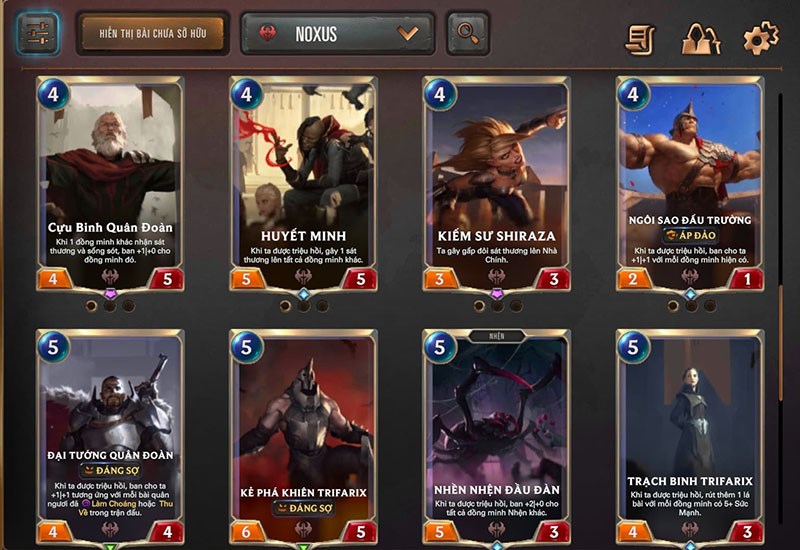Click the magnifying glass search button
This screenshot has width=800, height=550.
467,33
